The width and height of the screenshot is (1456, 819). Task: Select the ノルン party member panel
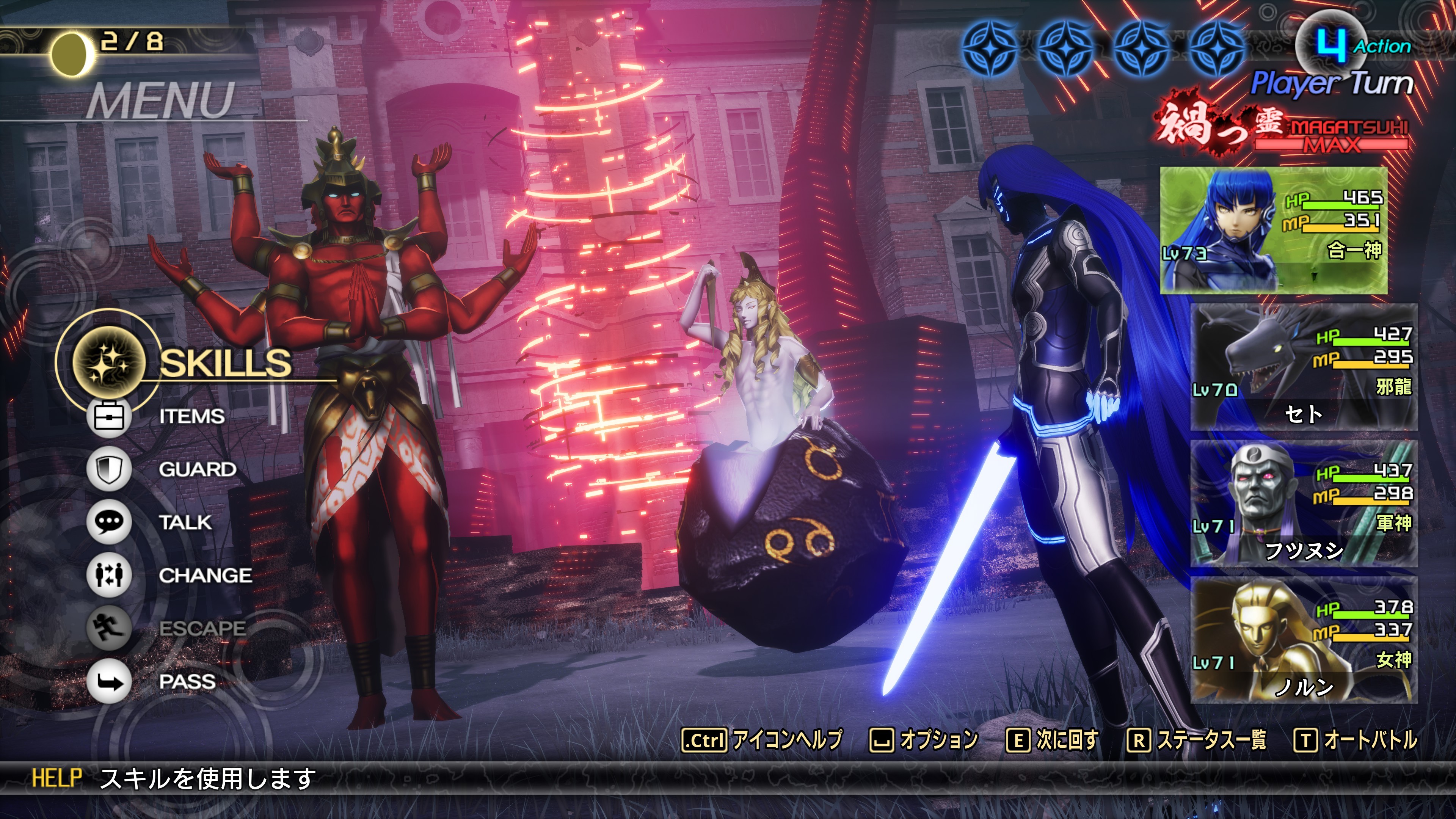pyautogui.click(x=1304, y=640)
